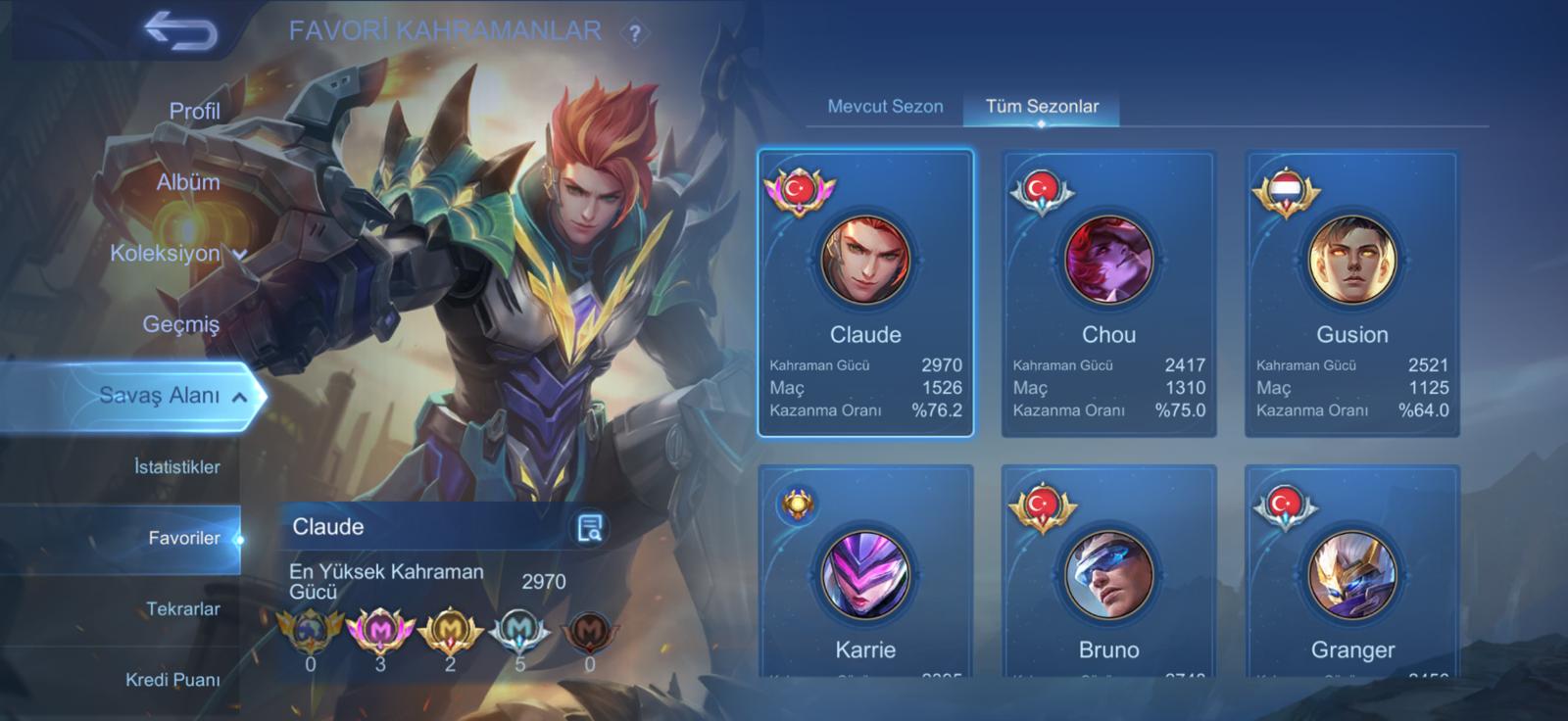Screen dimensions: 1568x721
Task: Switch to the Mevcut Sezon tab
Action: 885,106
